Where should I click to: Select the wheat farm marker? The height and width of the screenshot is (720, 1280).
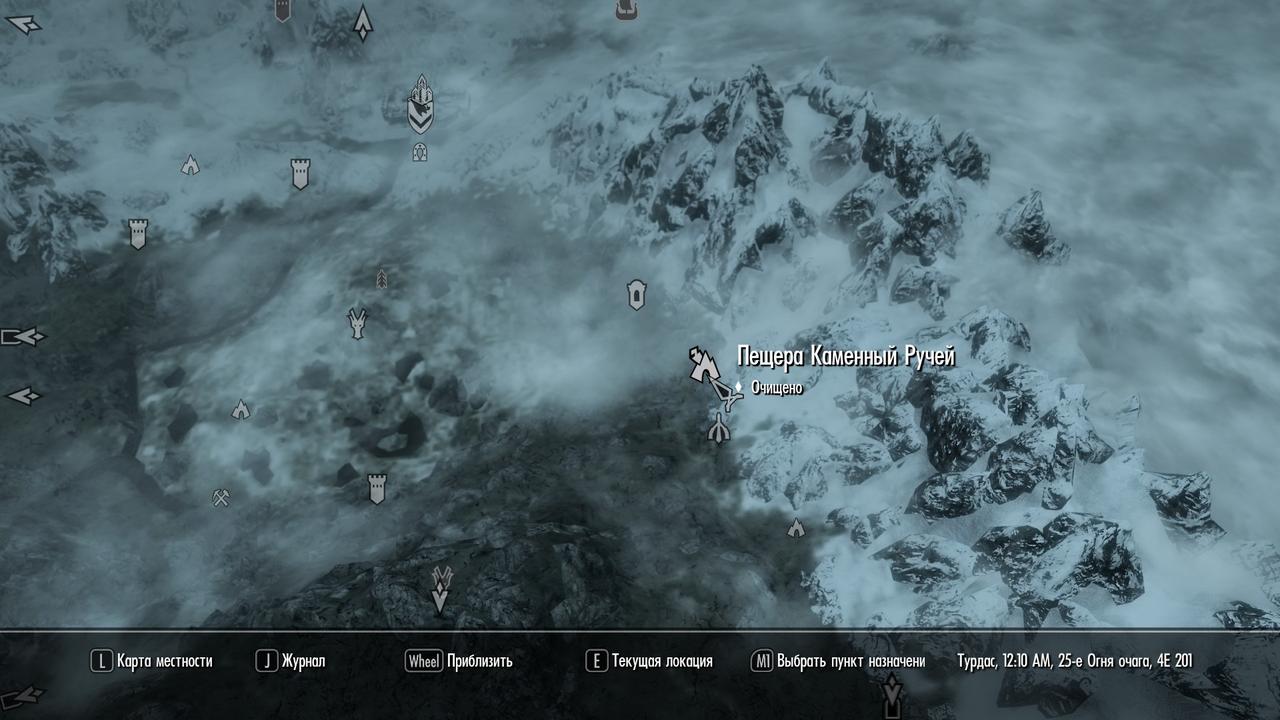click(x=381, y=278)
